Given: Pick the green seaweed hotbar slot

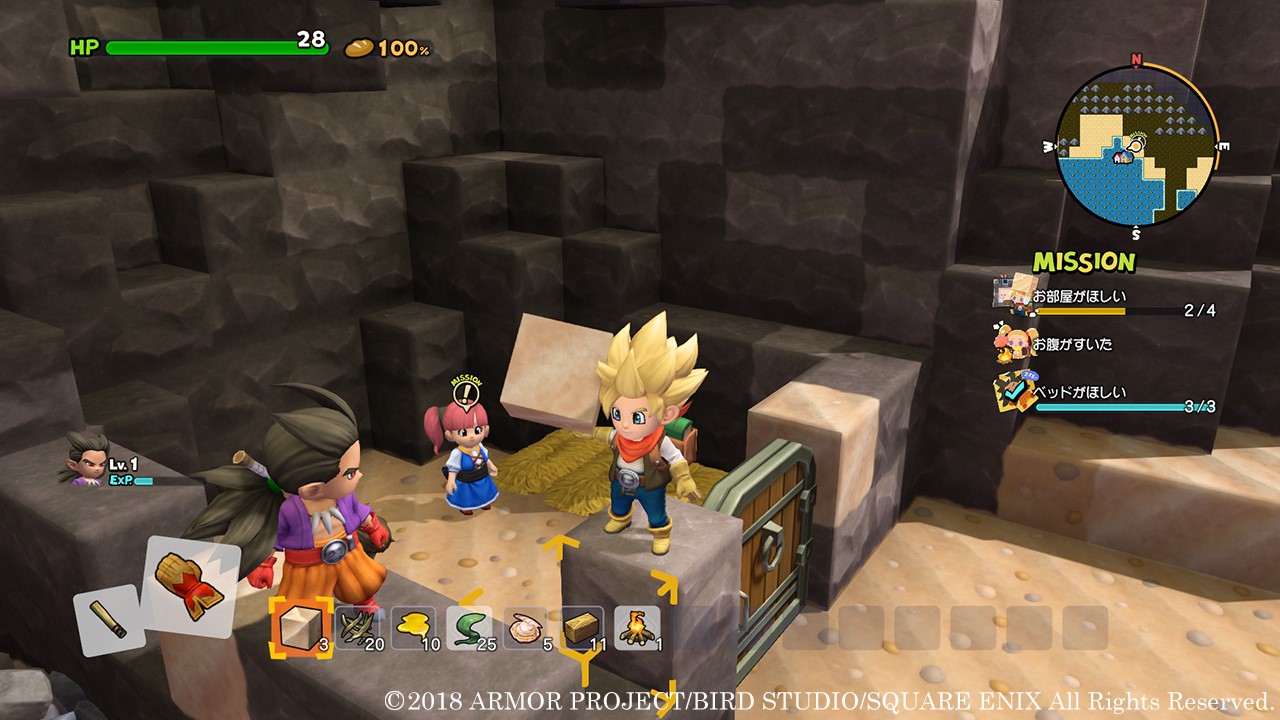Looking at the screenshot, I should (x=469, y=627).
